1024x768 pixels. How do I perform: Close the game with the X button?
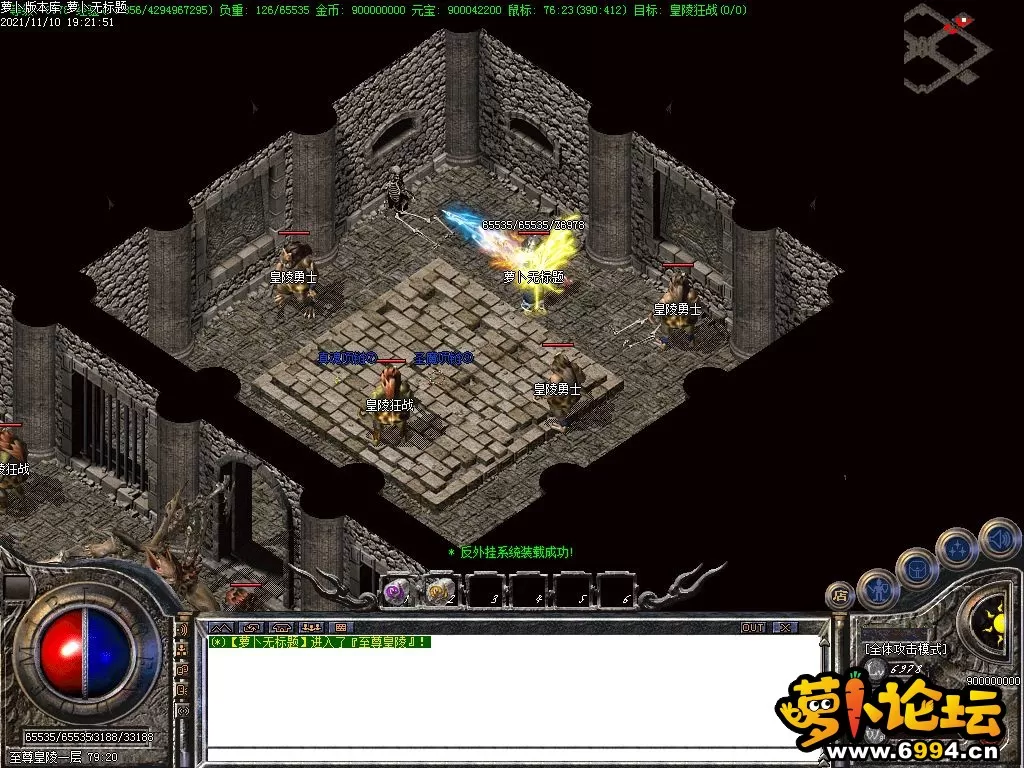coord(784,628)
